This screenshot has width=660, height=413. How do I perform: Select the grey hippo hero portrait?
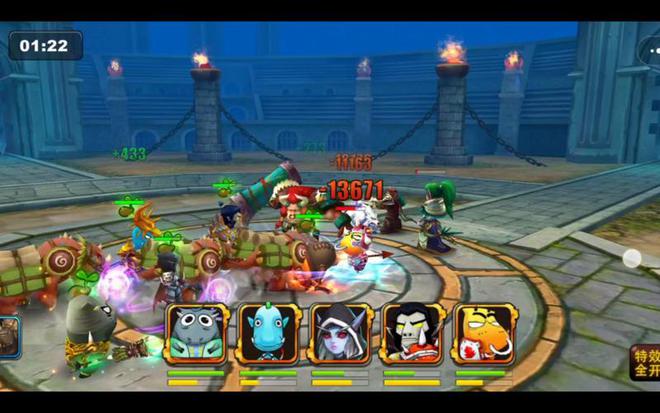197,333
